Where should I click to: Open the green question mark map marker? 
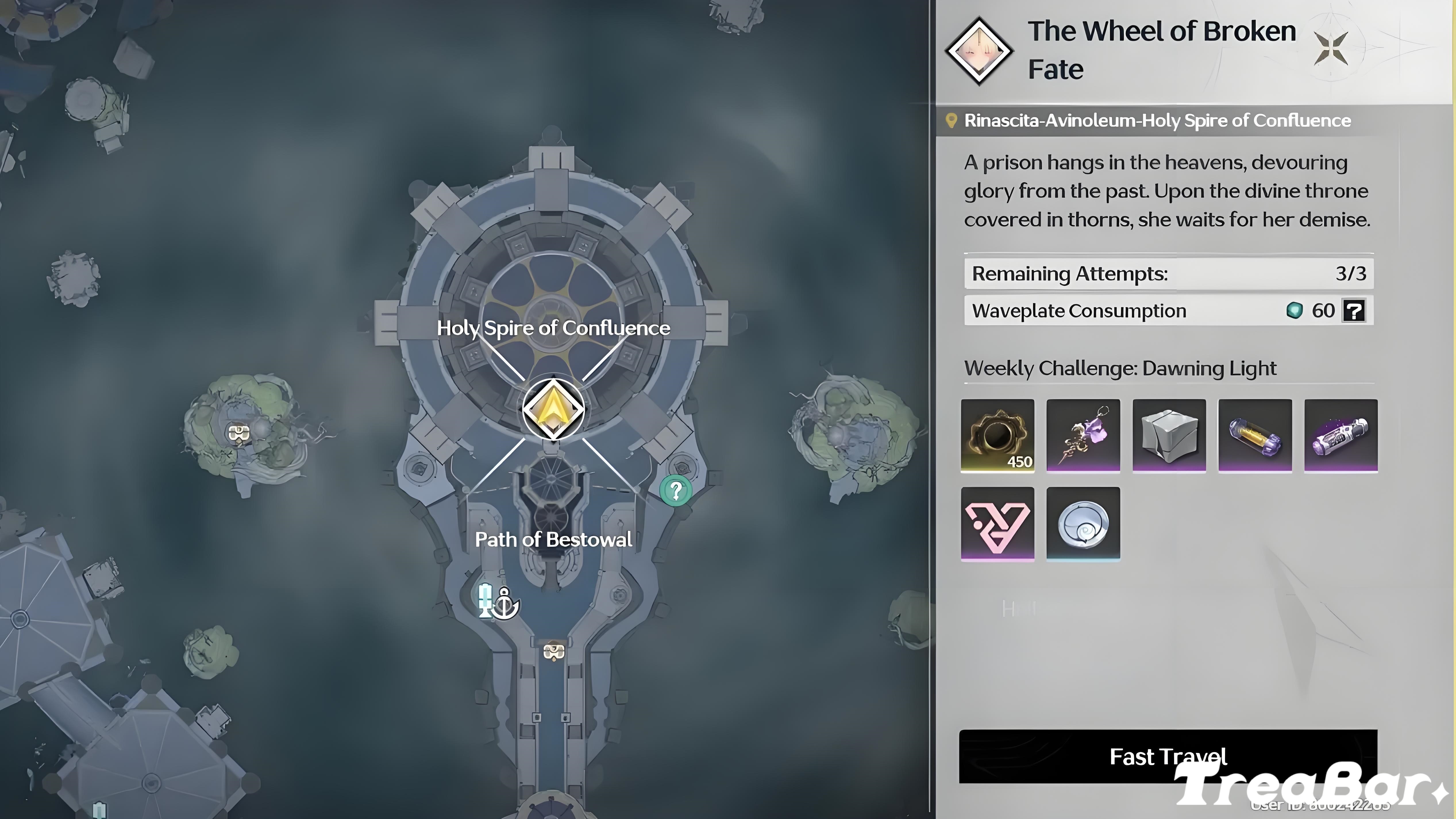tap(676, 490)
